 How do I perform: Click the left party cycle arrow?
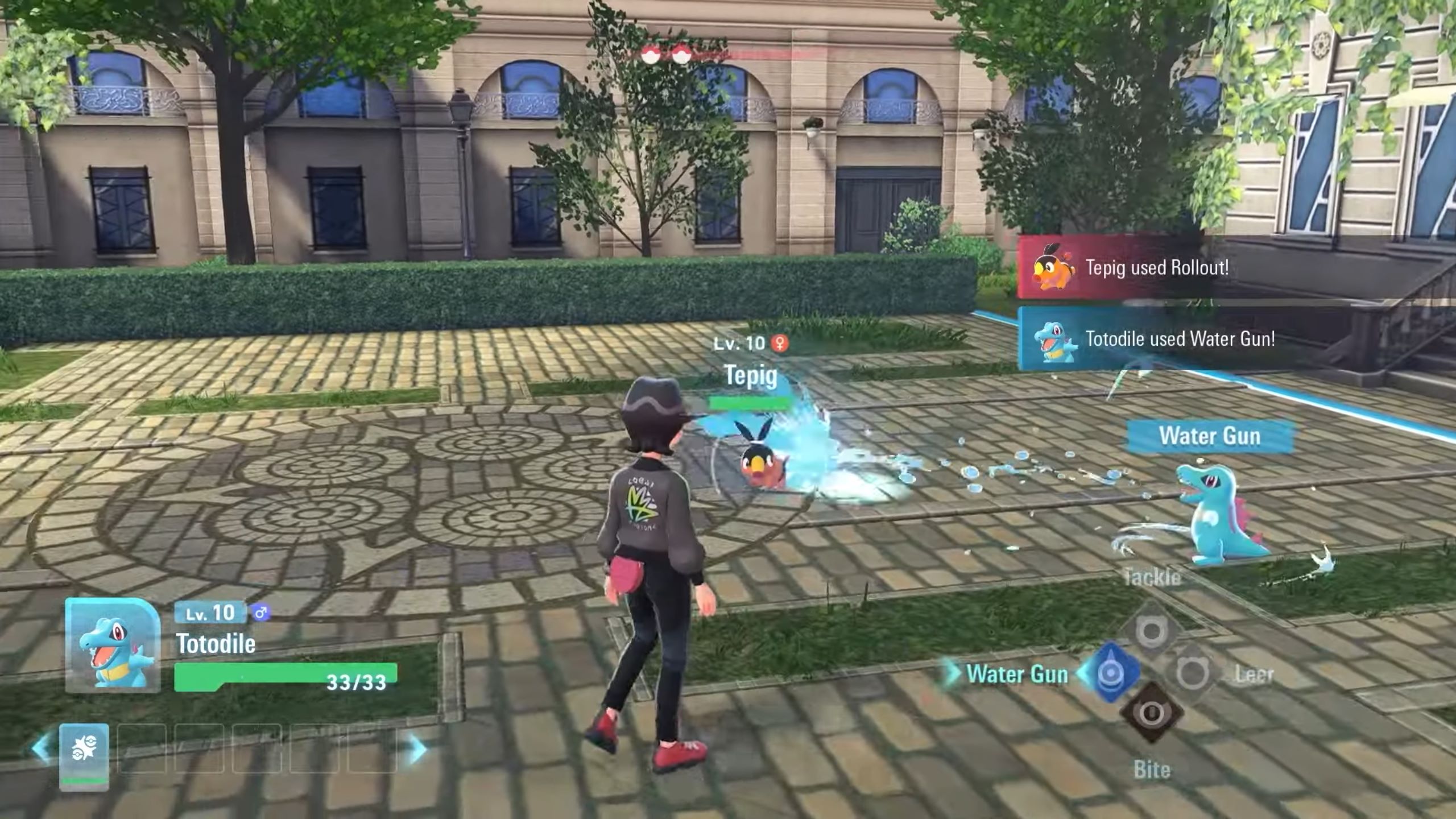coord(42,748)
